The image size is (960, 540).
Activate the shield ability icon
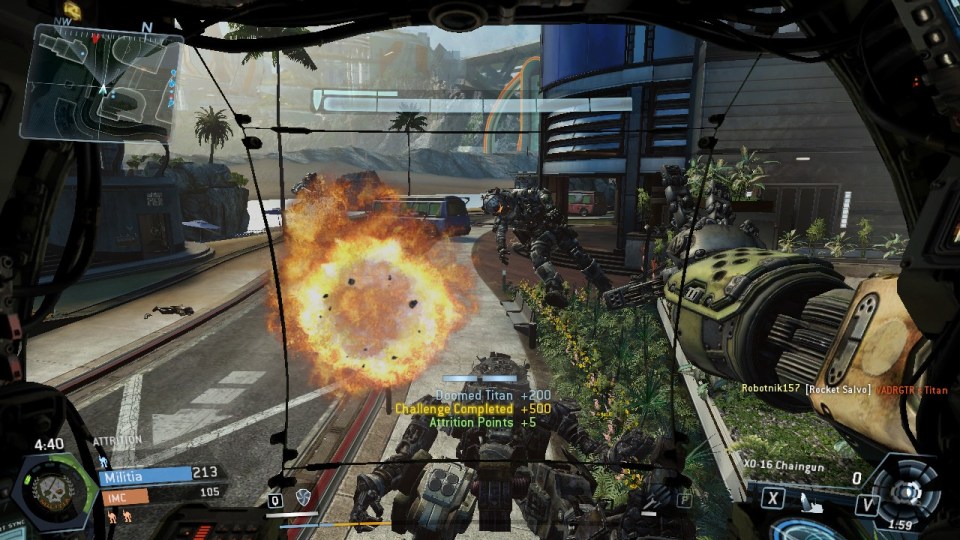[303, 497]
